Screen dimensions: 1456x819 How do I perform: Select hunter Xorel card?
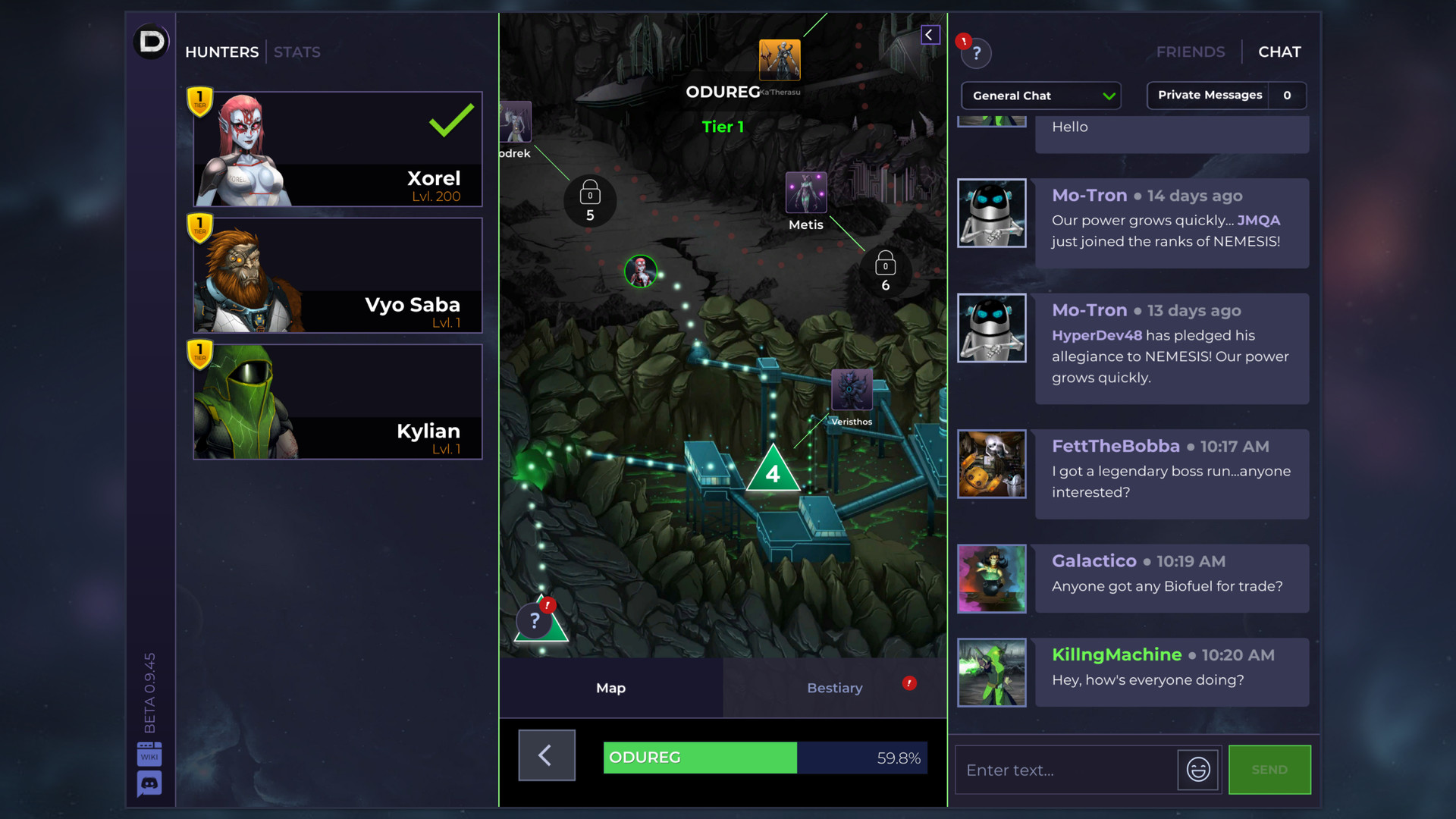click(337, 149)
